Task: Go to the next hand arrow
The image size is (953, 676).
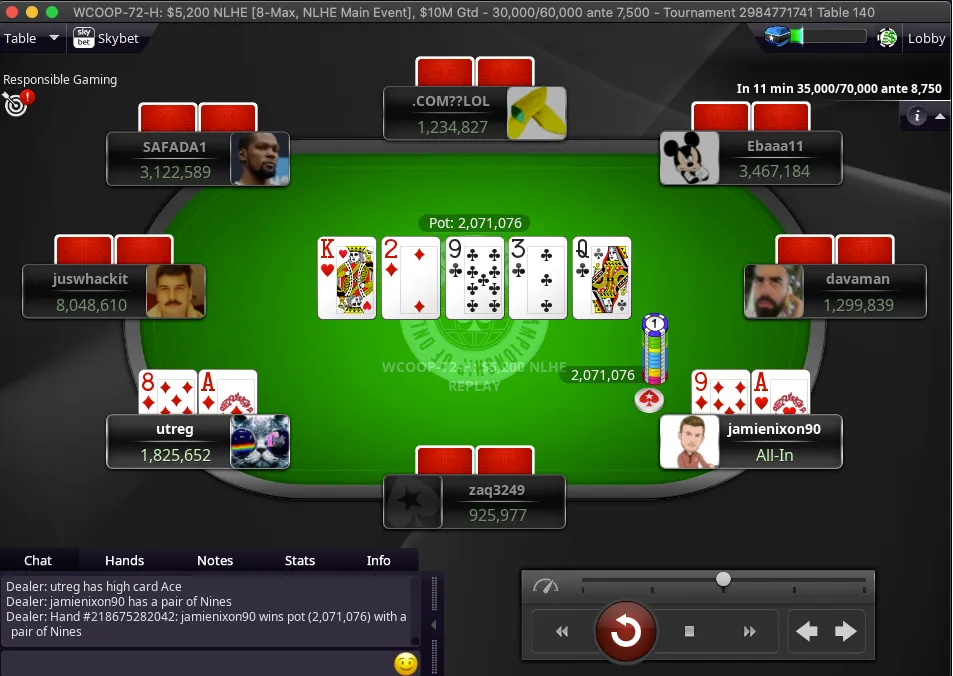Action: point(846,631)
